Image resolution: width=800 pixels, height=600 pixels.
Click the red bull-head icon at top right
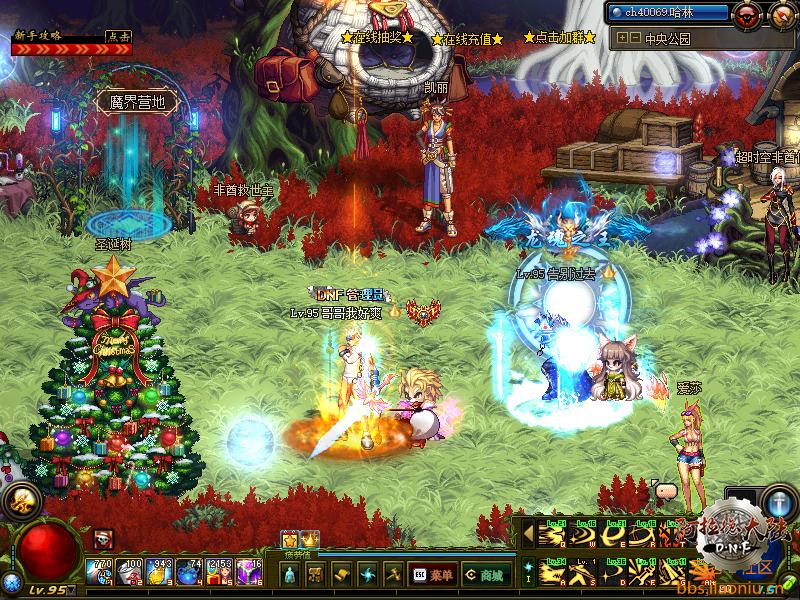click(746, 15)
